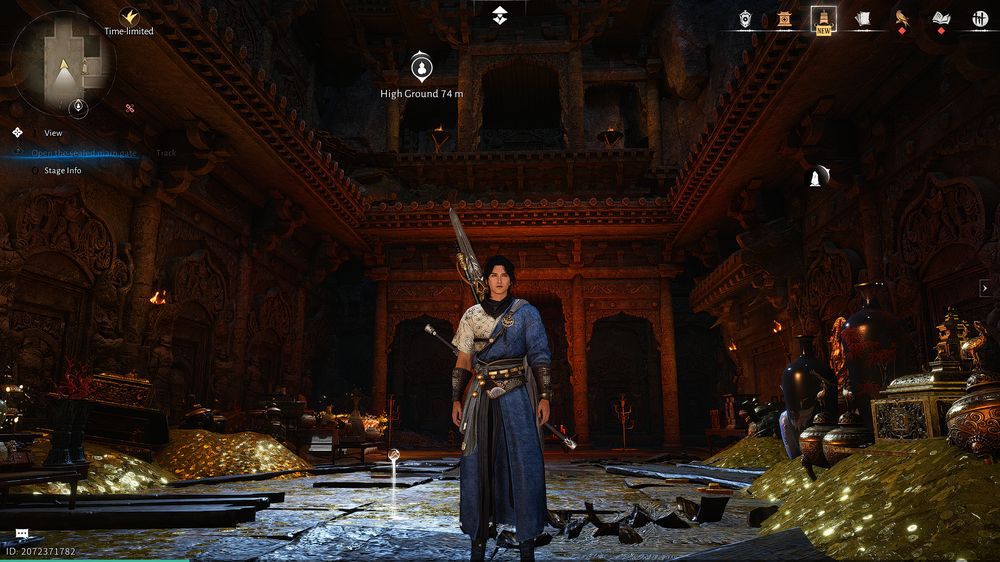Click the double-arrow marker at top center
The height and width of the screenshot is (562, 1000).
coord(500,15)
